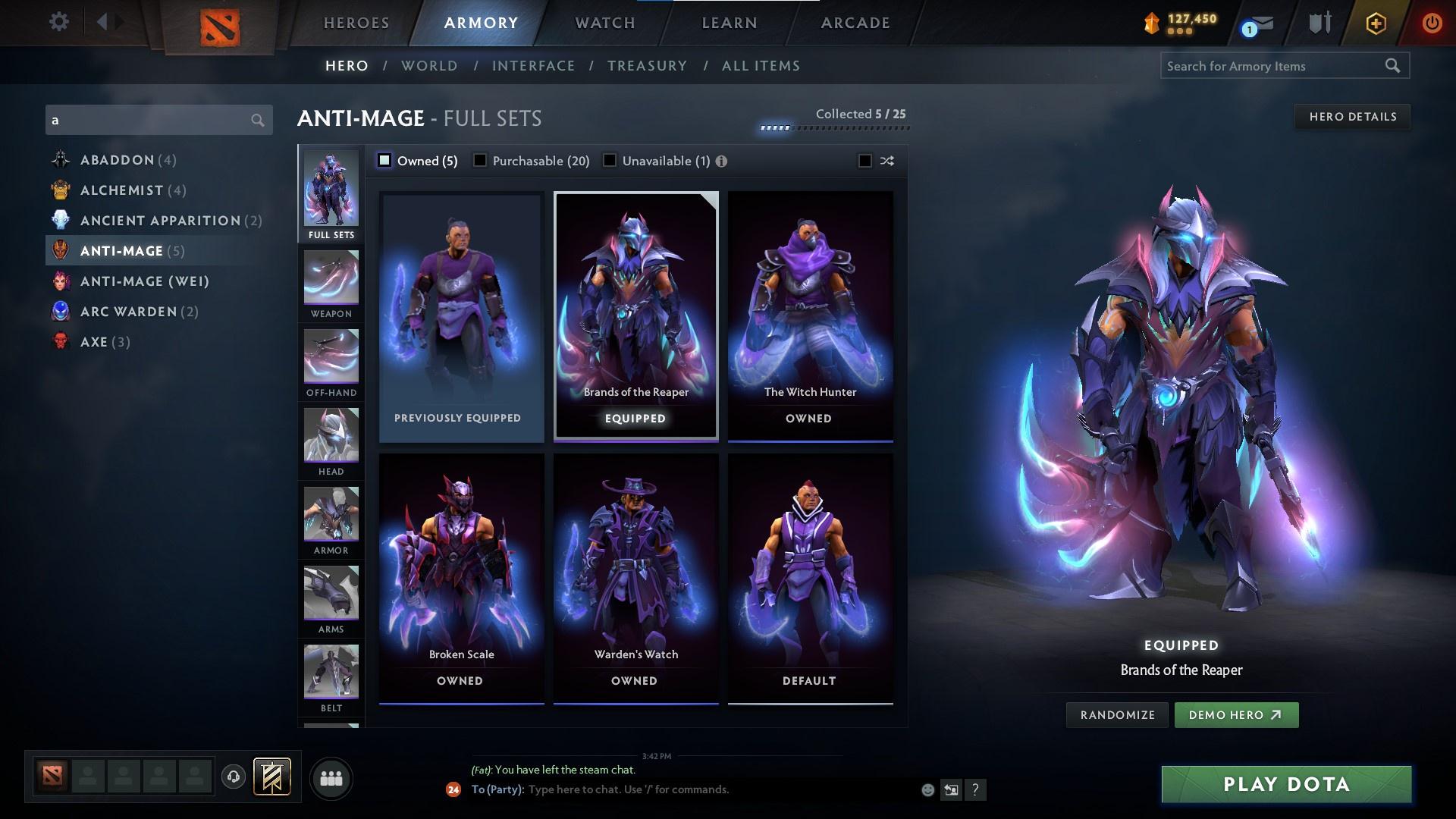The height and width of the screenshot is (819, 1456).
Task: Switch to the TREASURY tab
Action: [x=646, y=66]
